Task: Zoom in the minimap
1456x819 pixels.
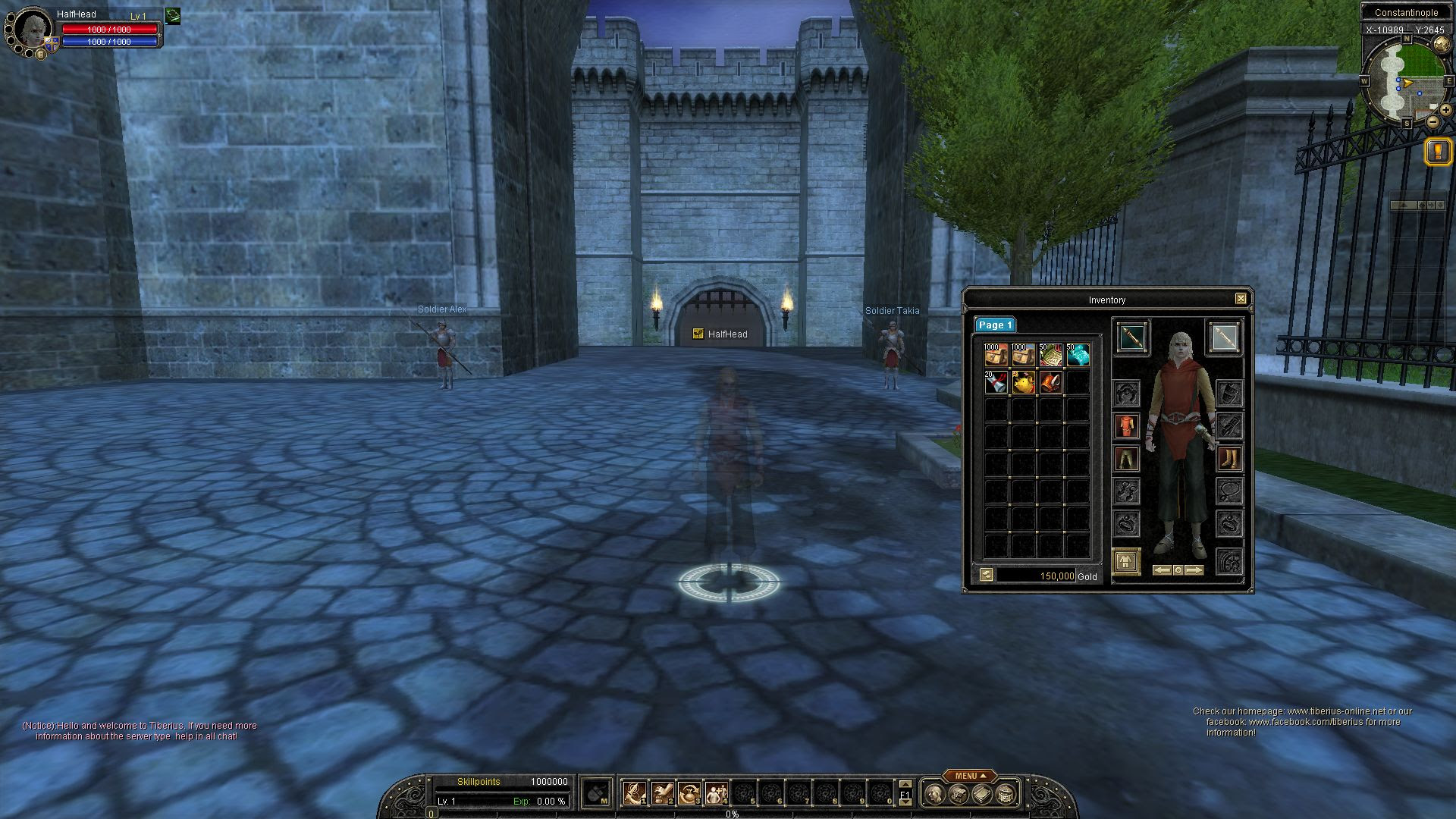Action: tap(1445, 110)
